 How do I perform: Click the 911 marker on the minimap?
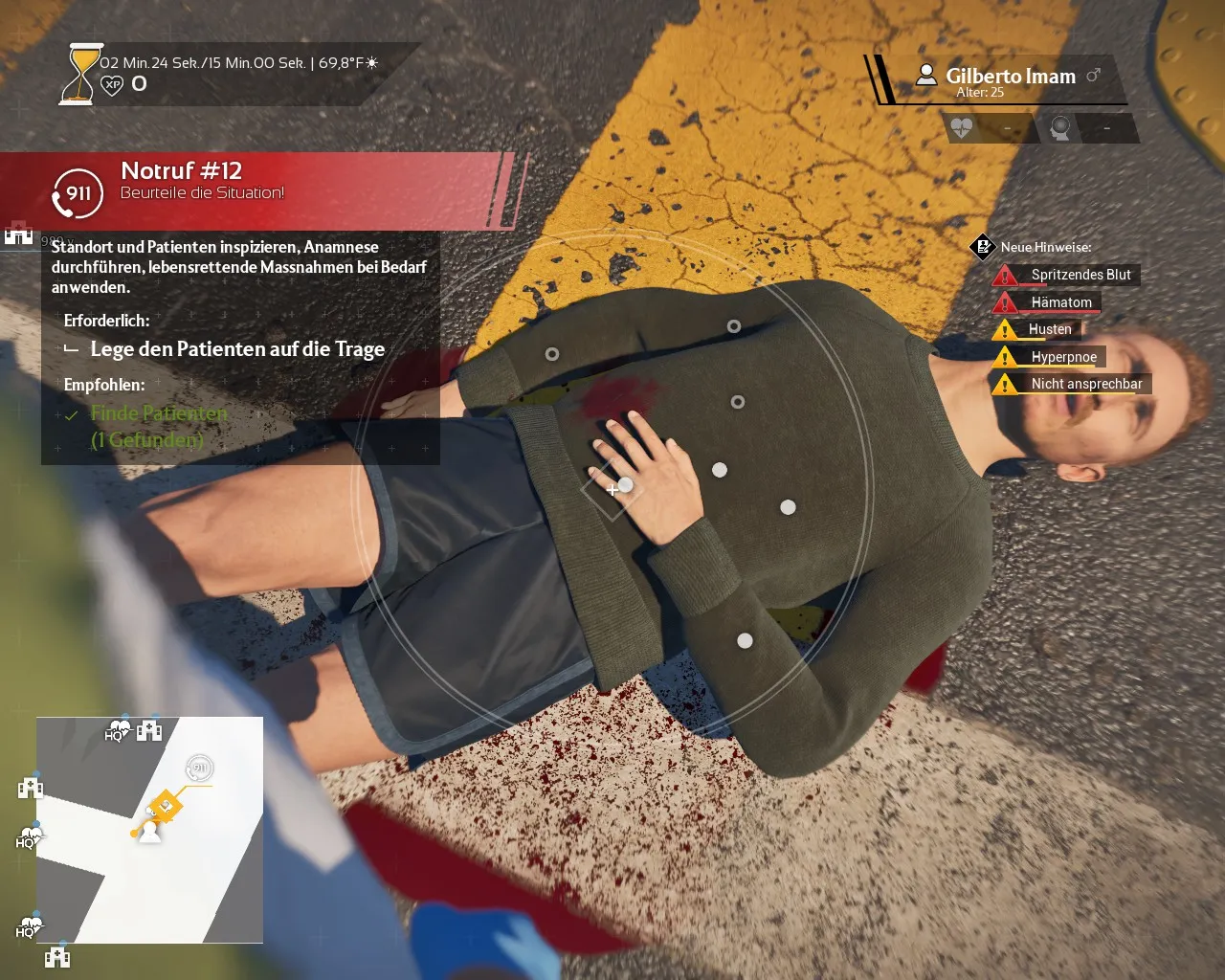(x=199, y=768)
